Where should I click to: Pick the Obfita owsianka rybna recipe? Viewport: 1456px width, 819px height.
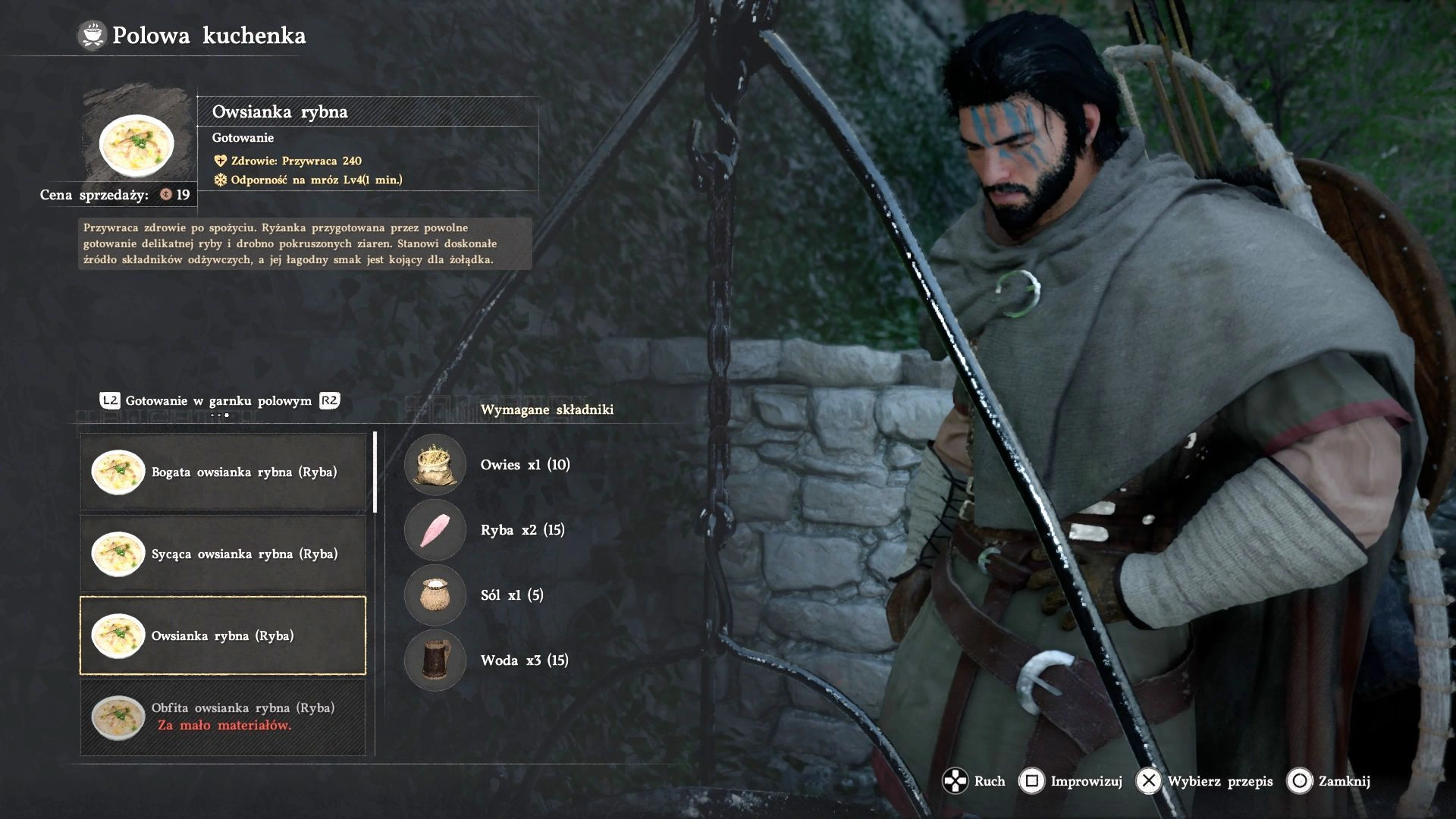pyautogui.click(x=223, y=717)
